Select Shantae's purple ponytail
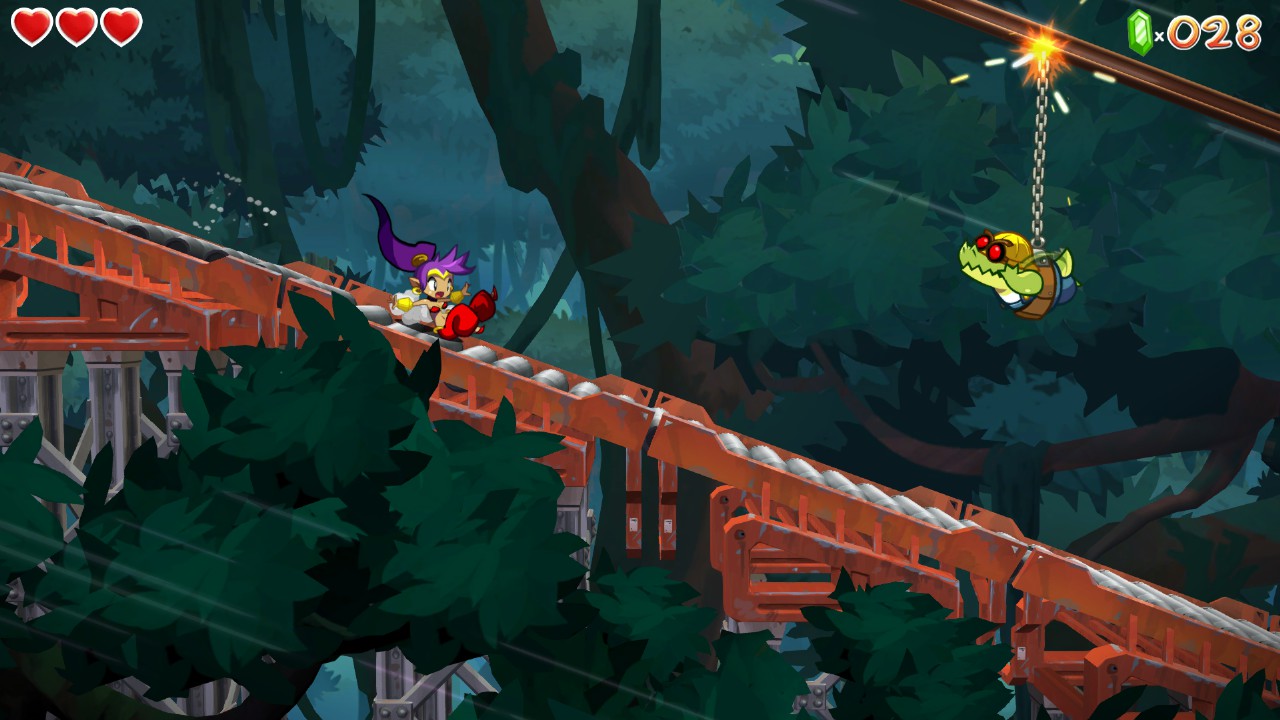Image resolution: width=1280 pixels, height=720 pixels. (x=400, y=245)
